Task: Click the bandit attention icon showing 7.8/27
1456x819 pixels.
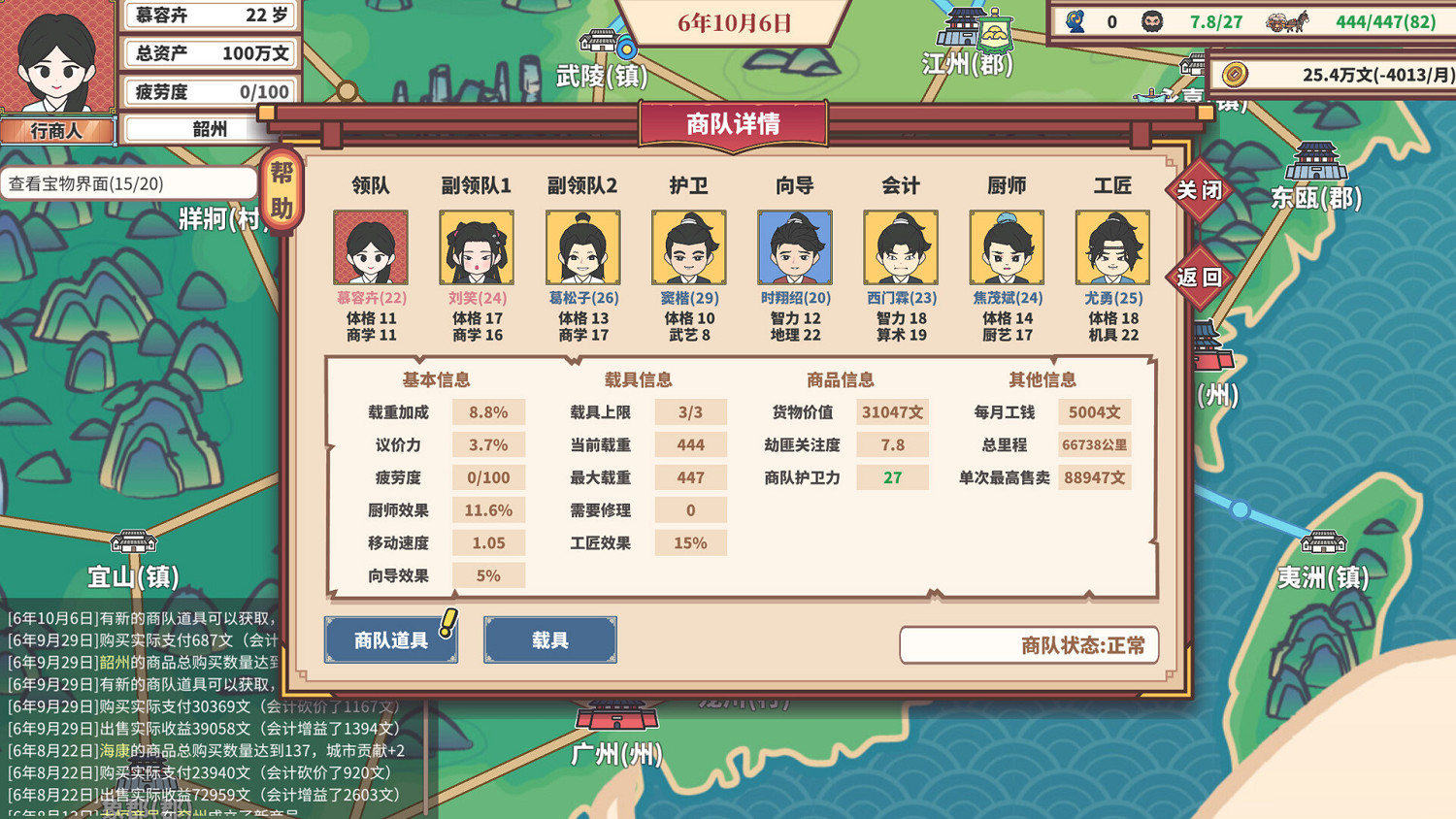Action: pos(1155,20)
